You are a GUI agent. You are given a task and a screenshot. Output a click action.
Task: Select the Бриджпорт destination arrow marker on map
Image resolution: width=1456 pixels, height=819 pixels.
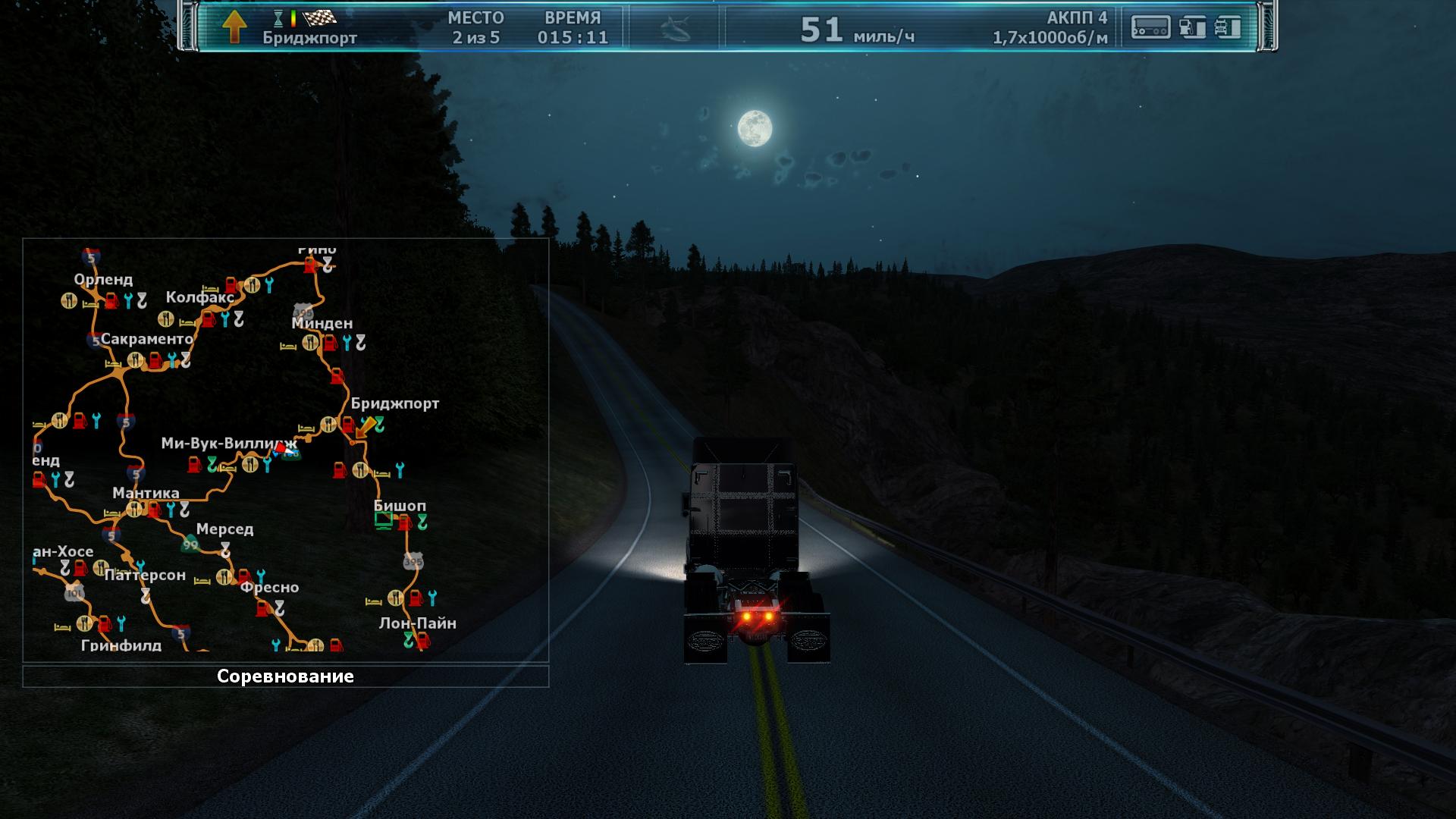[x=366, y=427]
